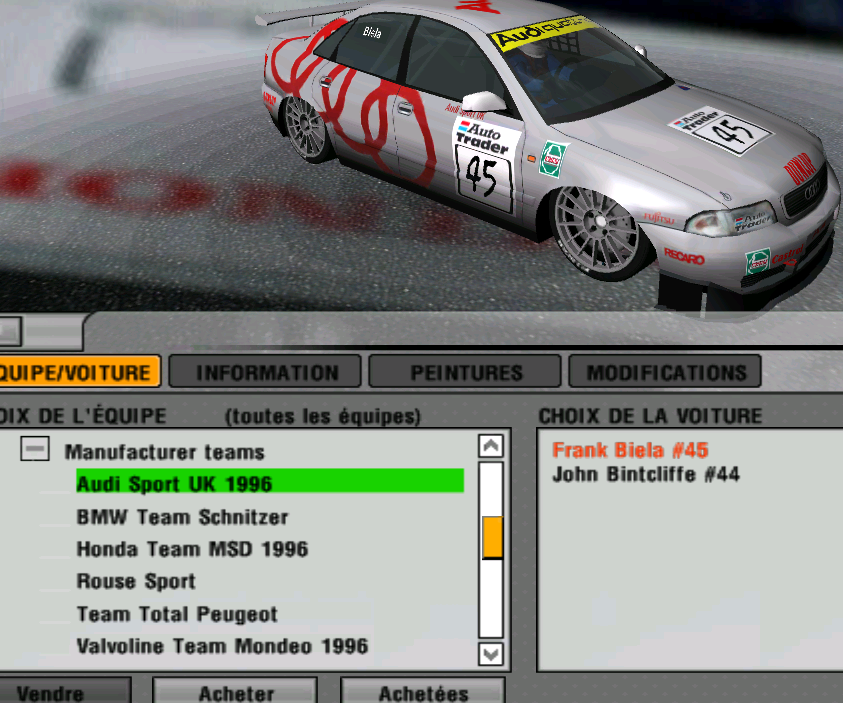The image size is (843, 703).
Task: Collapse the Manufacturer teams group
Action: [35, 451]
